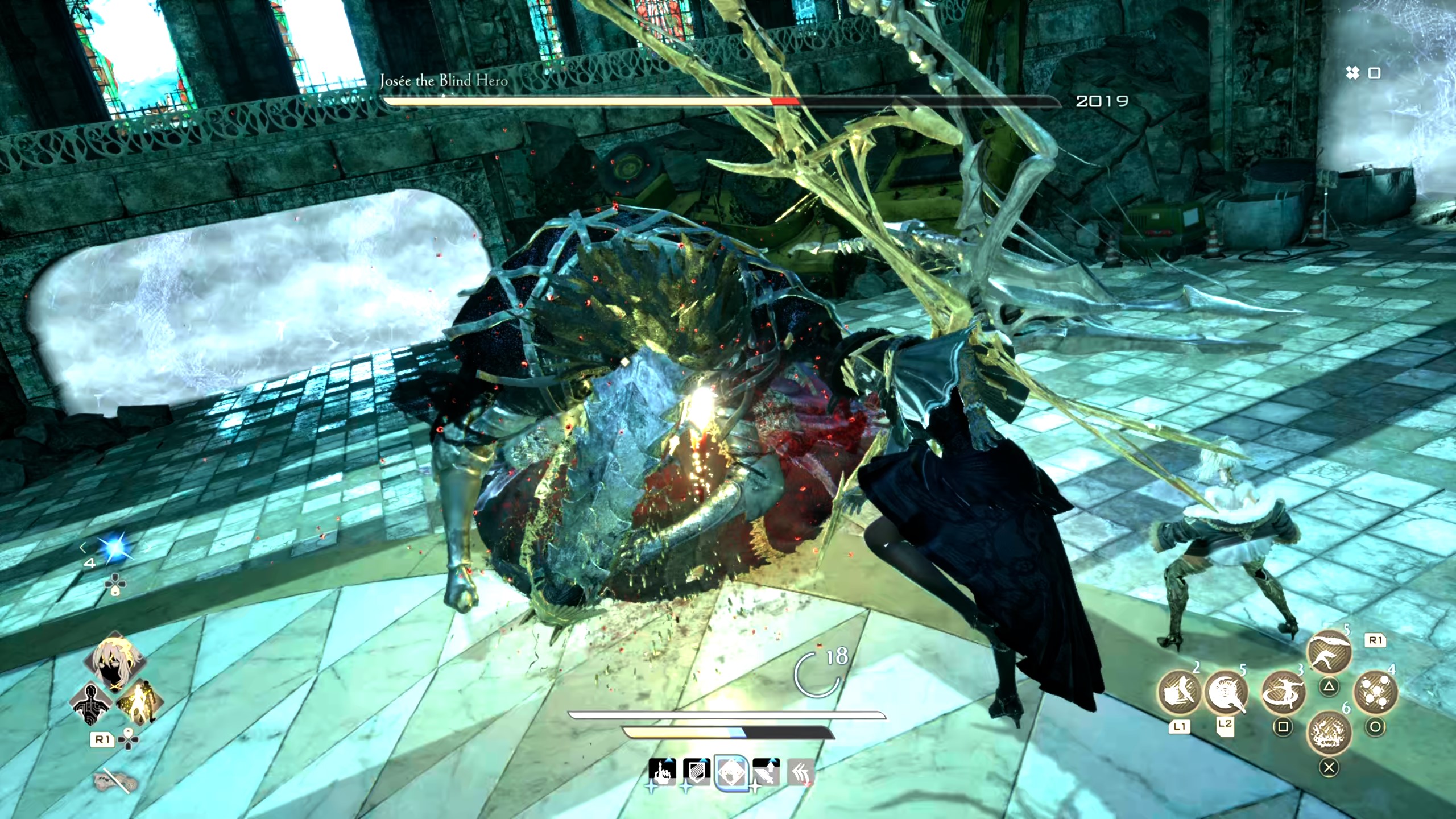The width and height of the screenshot is (1456, 819).
Task: Click the highlighted diamond flame status icon
Action: tap(730, 772)
